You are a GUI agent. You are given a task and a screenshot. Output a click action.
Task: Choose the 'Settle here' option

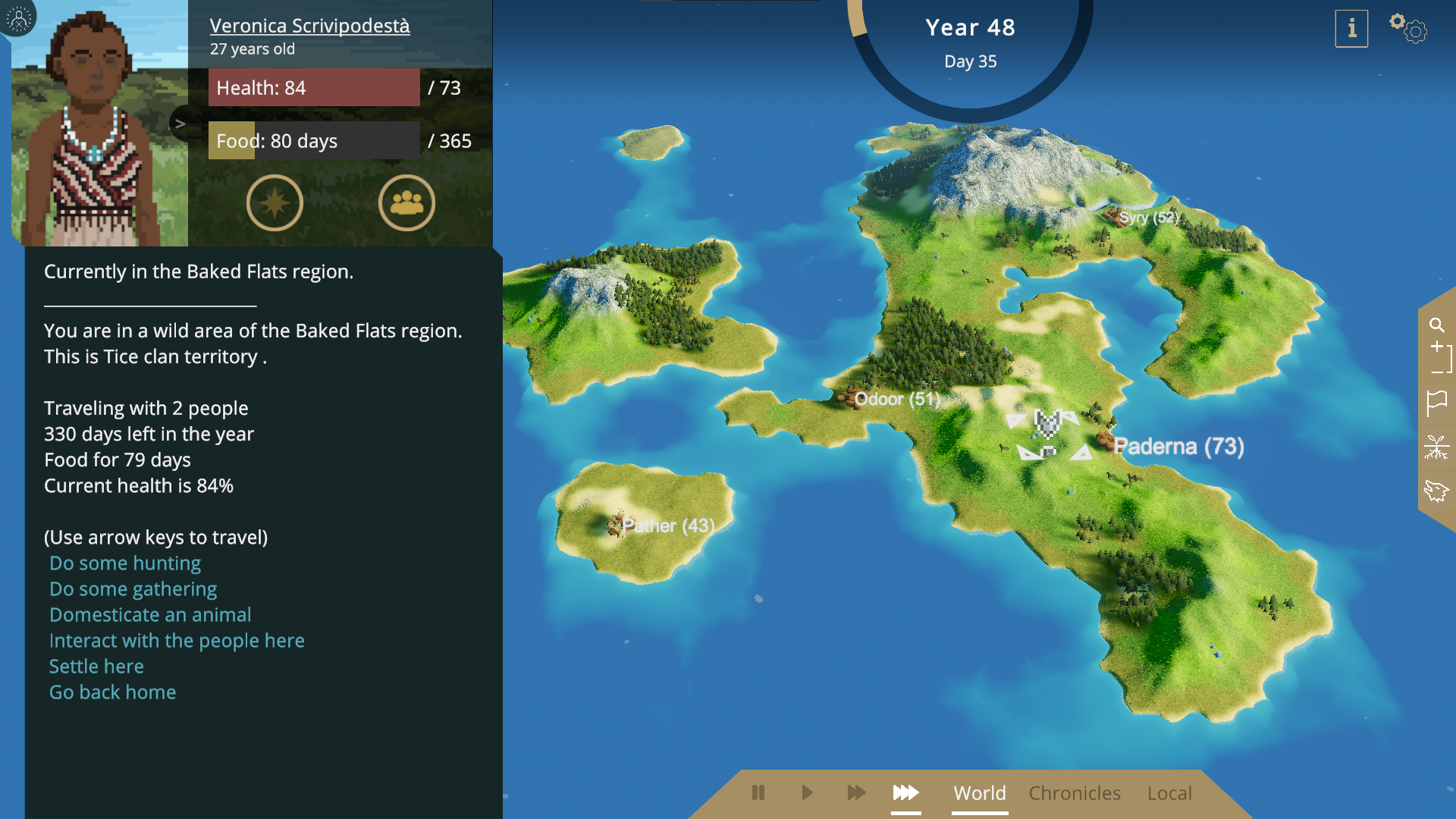[96, 667]
